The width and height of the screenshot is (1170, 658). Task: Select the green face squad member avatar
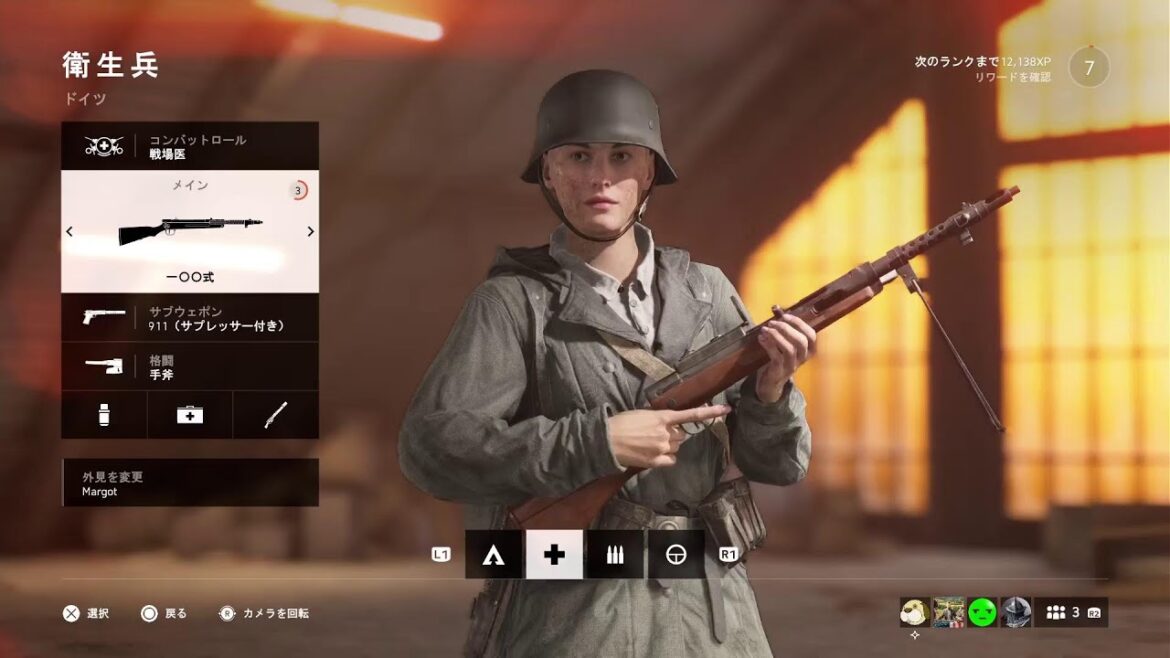pos(981,612)
